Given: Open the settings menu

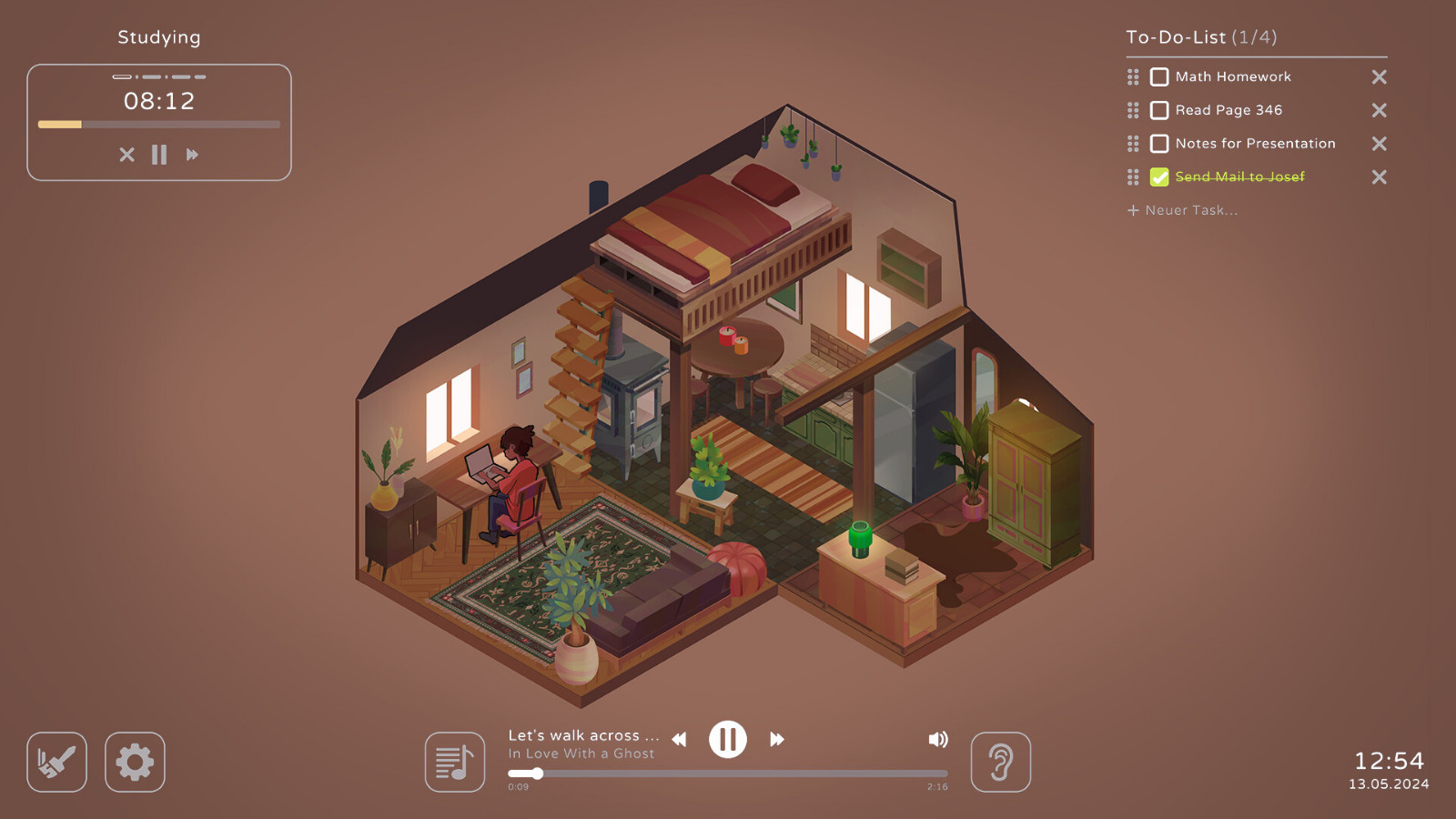Looking at the screenshot, I should 135,763.
